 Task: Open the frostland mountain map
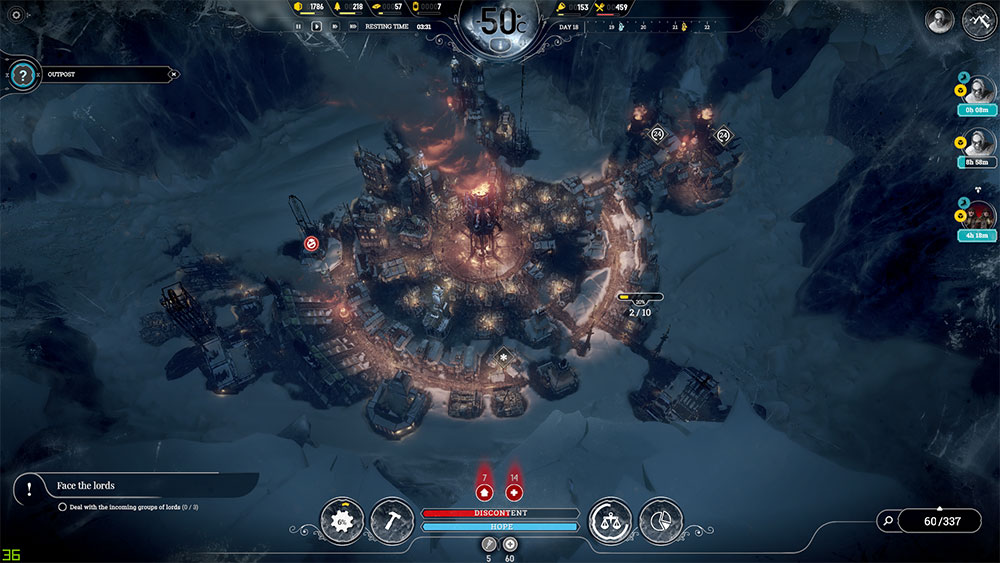(977, 20)
